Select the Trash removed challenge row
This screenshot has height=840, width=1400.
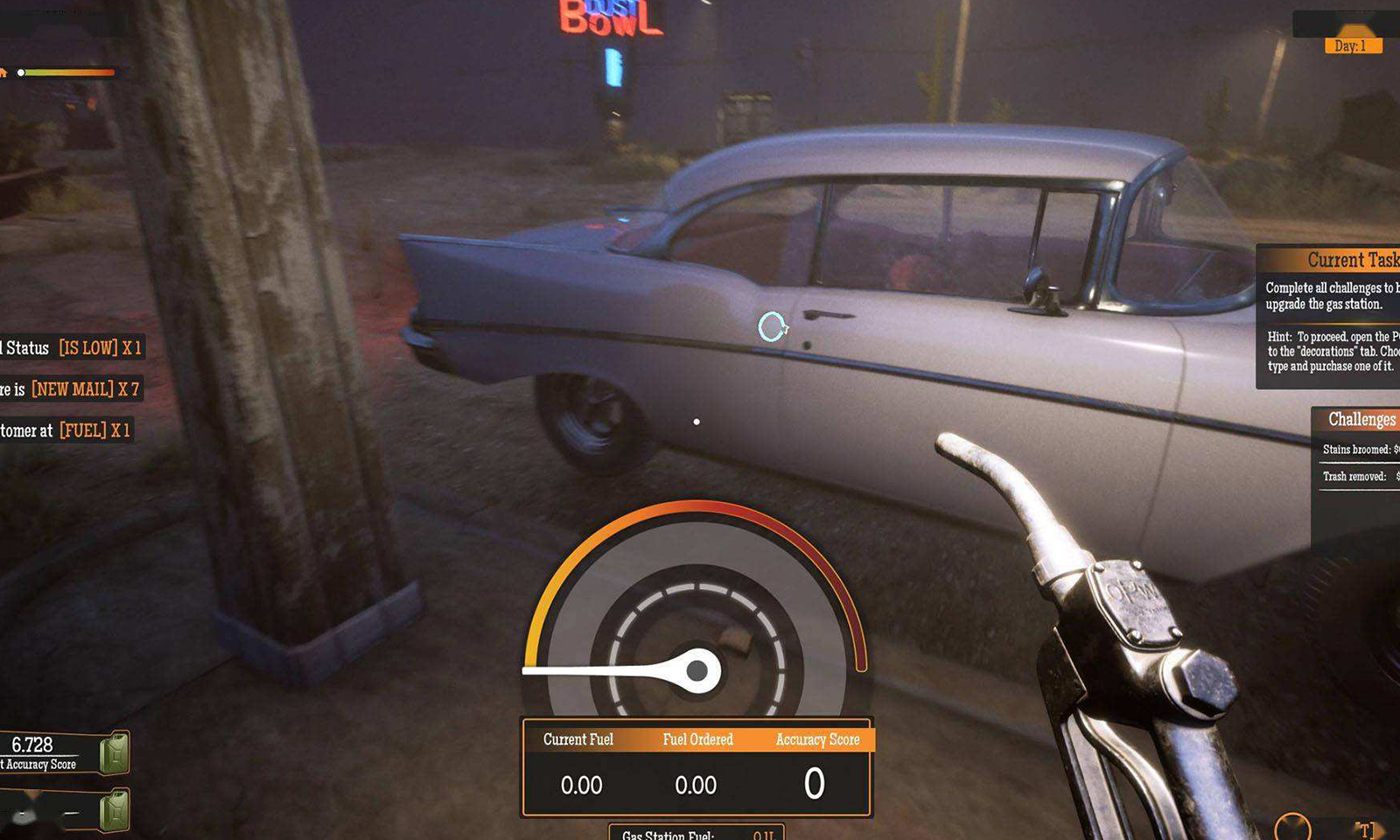pos(1355,477)
